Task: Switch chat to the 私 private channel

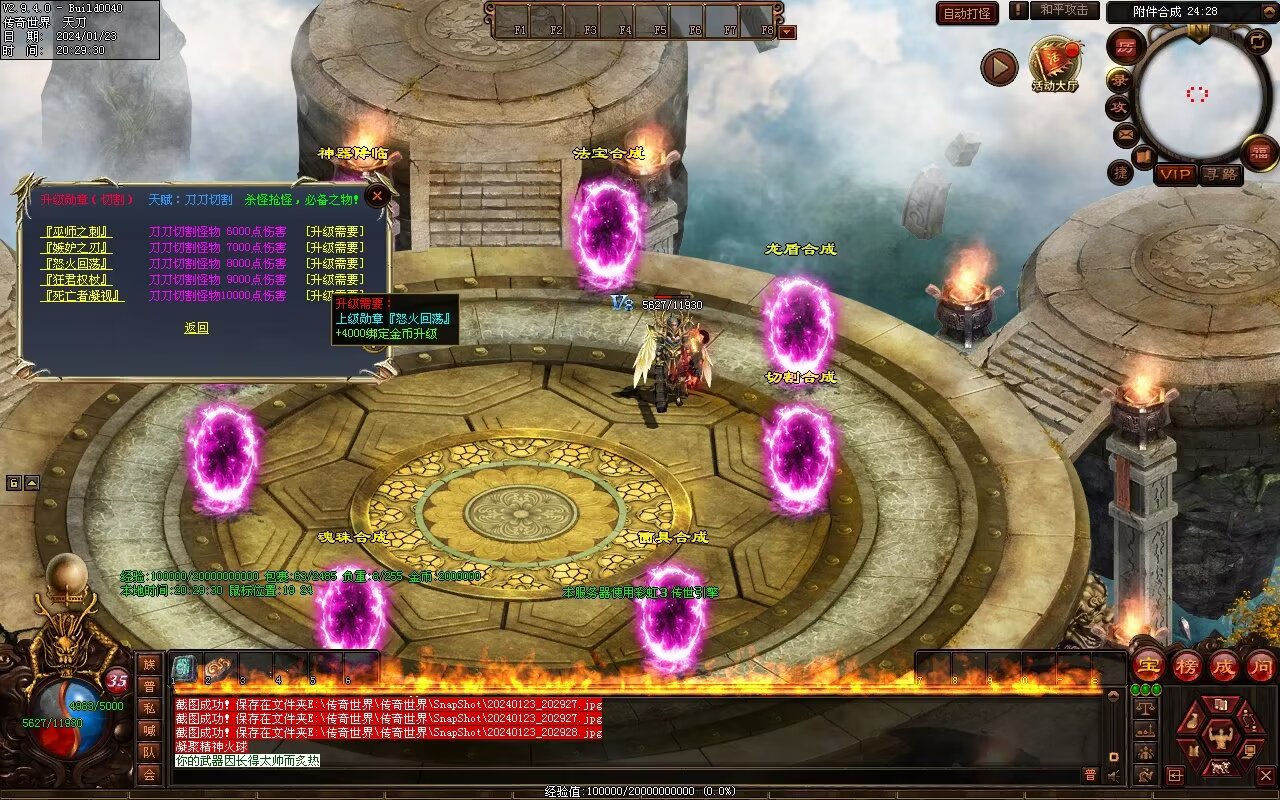Action: (x=149, y=708)
